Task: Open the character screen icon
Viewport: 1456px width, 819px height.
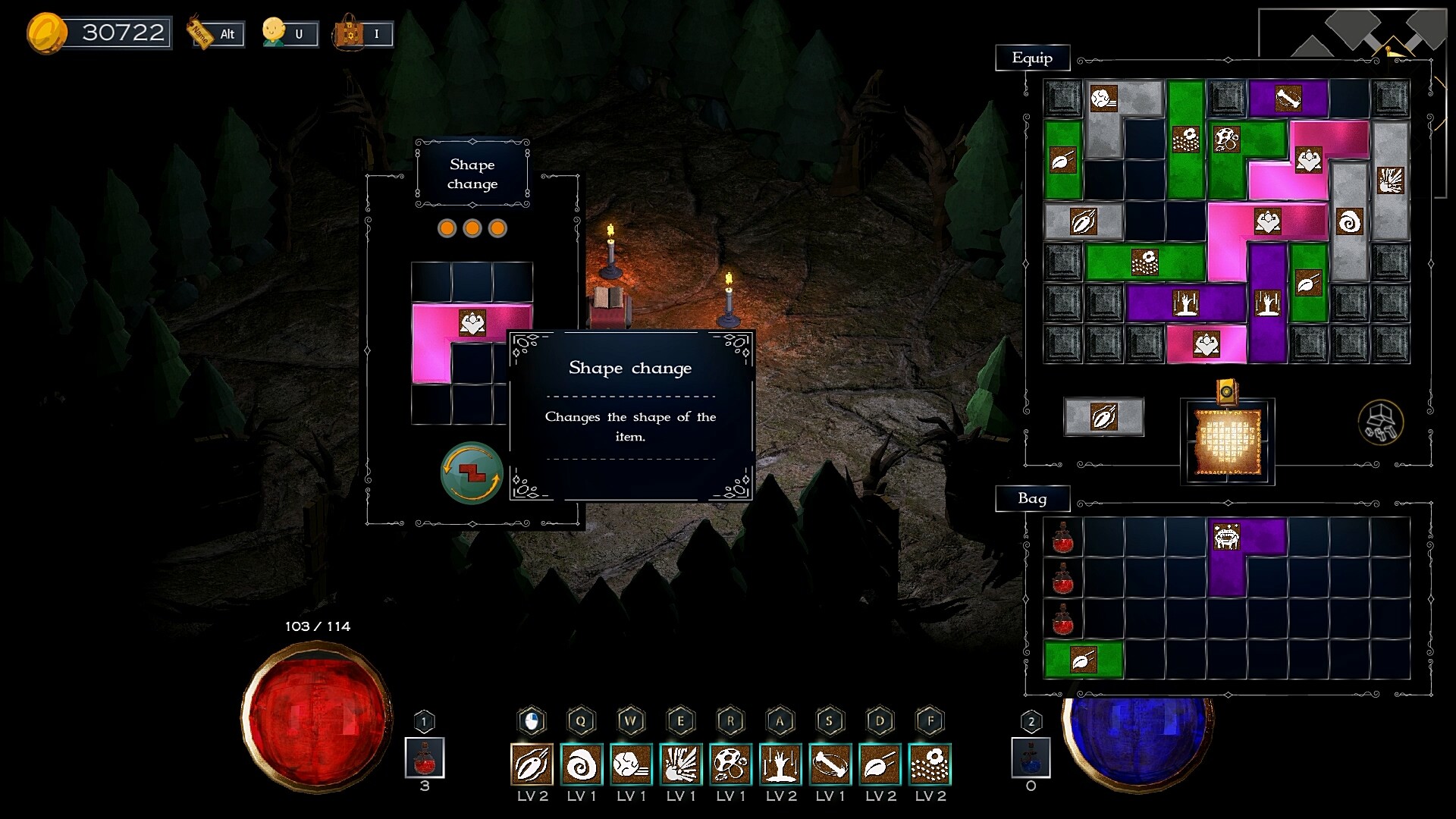Action: click(x=289, y=33)
